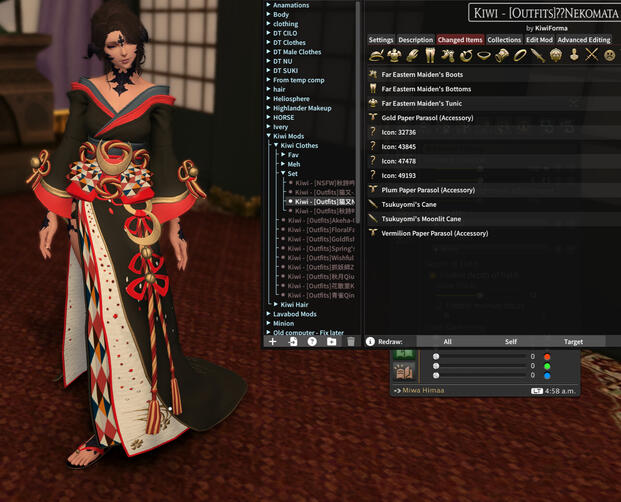
Task: Select Far Eastern Maiden's Boots entry
Action: 422,74
